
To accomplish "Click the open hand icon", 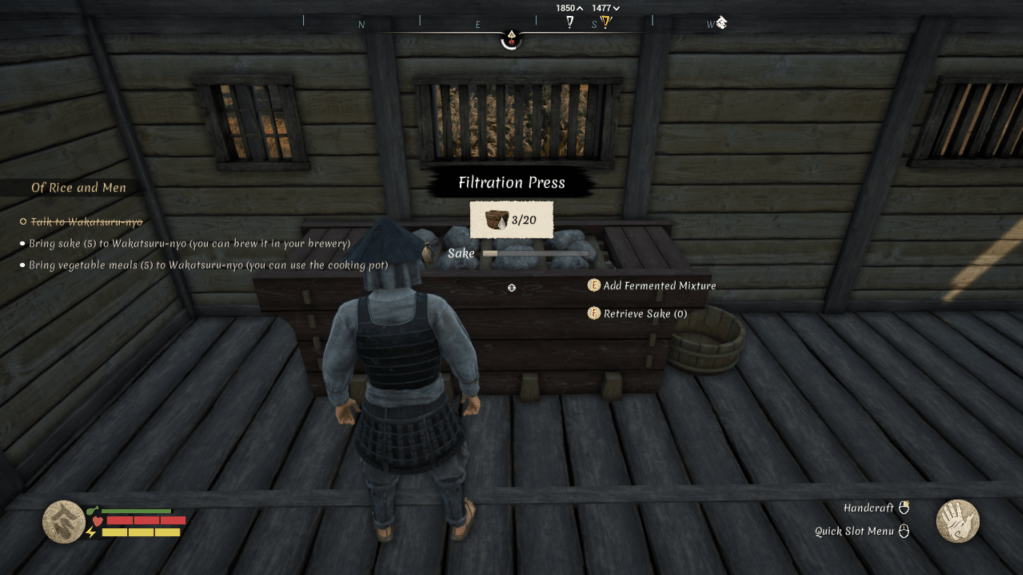I will (x=957, y=521).
